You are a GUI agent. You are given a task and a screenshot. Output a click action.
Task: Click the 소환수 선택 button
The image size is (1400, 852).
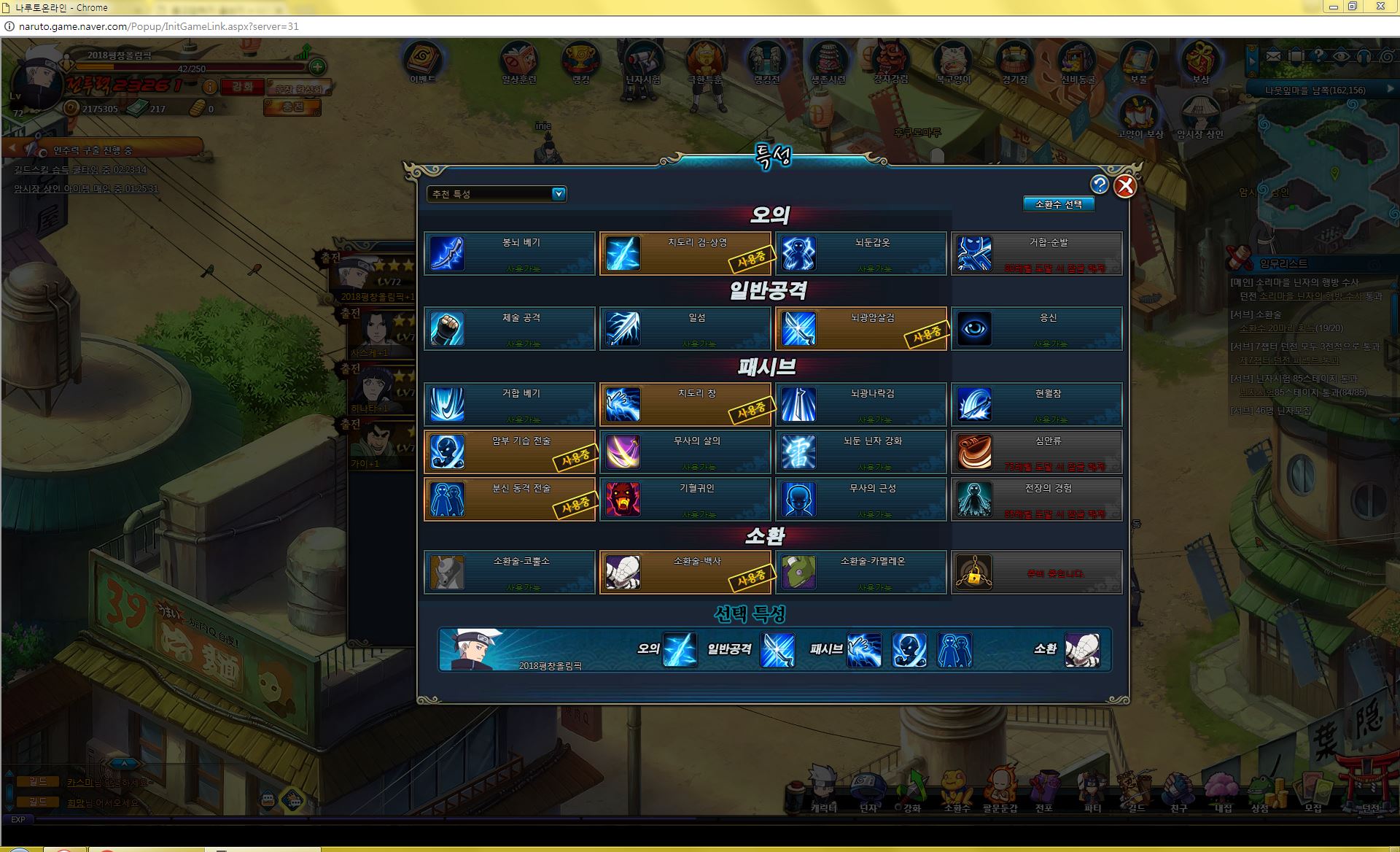point(1058,204)
